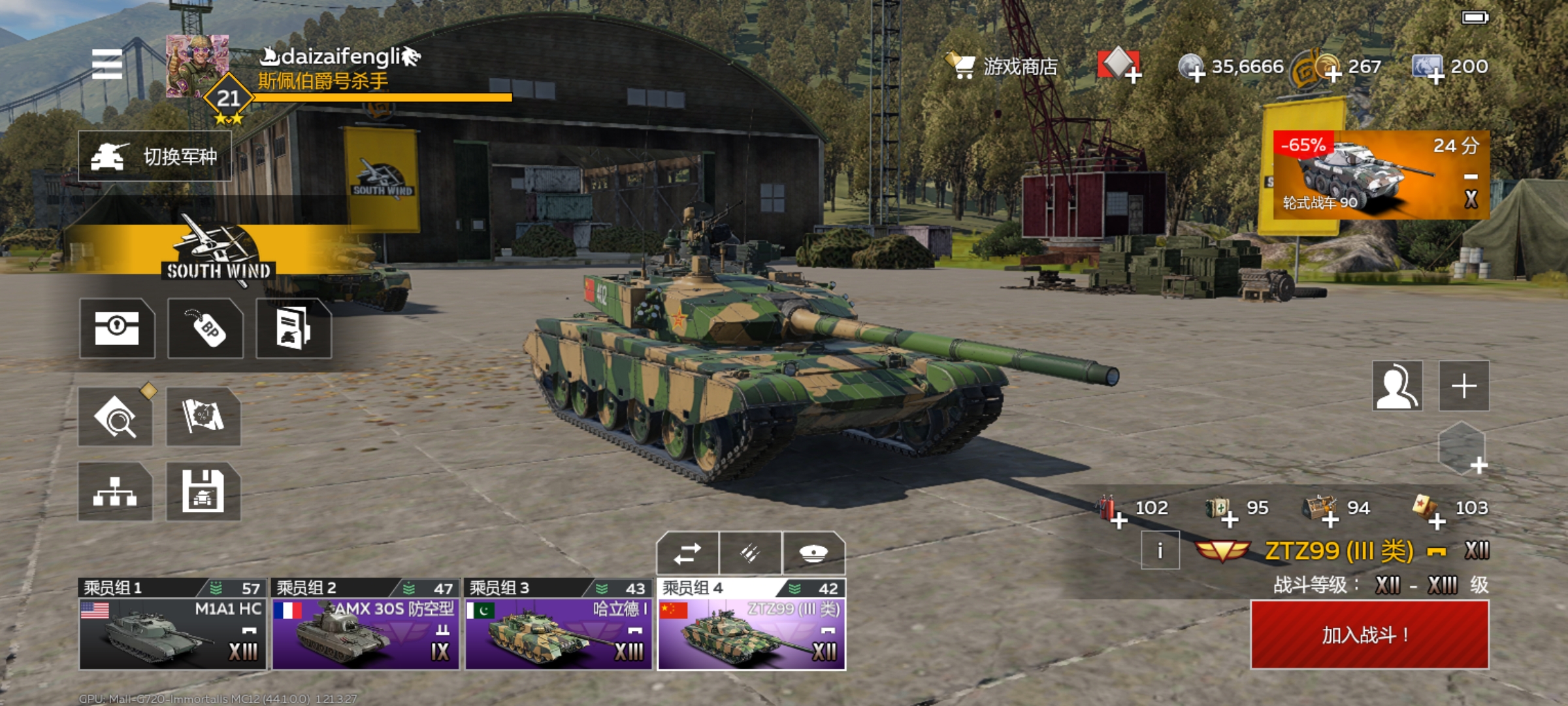Viewport: 1568px width, 706px height.
Task: Start battle with 加入战斗 button
Action: pyautogui.click(x=1369, y=634)
